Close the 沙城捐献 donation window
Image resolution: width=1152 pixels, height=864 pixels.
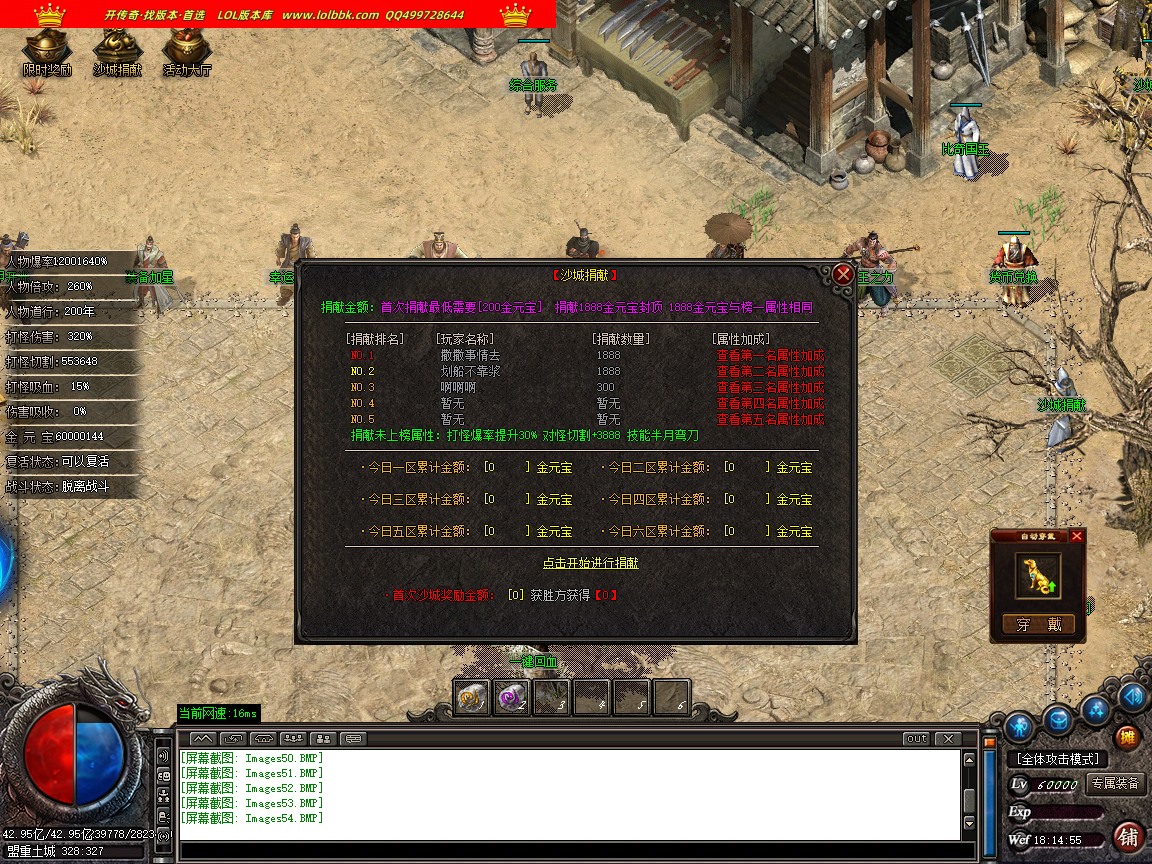(x=843, y=274)
